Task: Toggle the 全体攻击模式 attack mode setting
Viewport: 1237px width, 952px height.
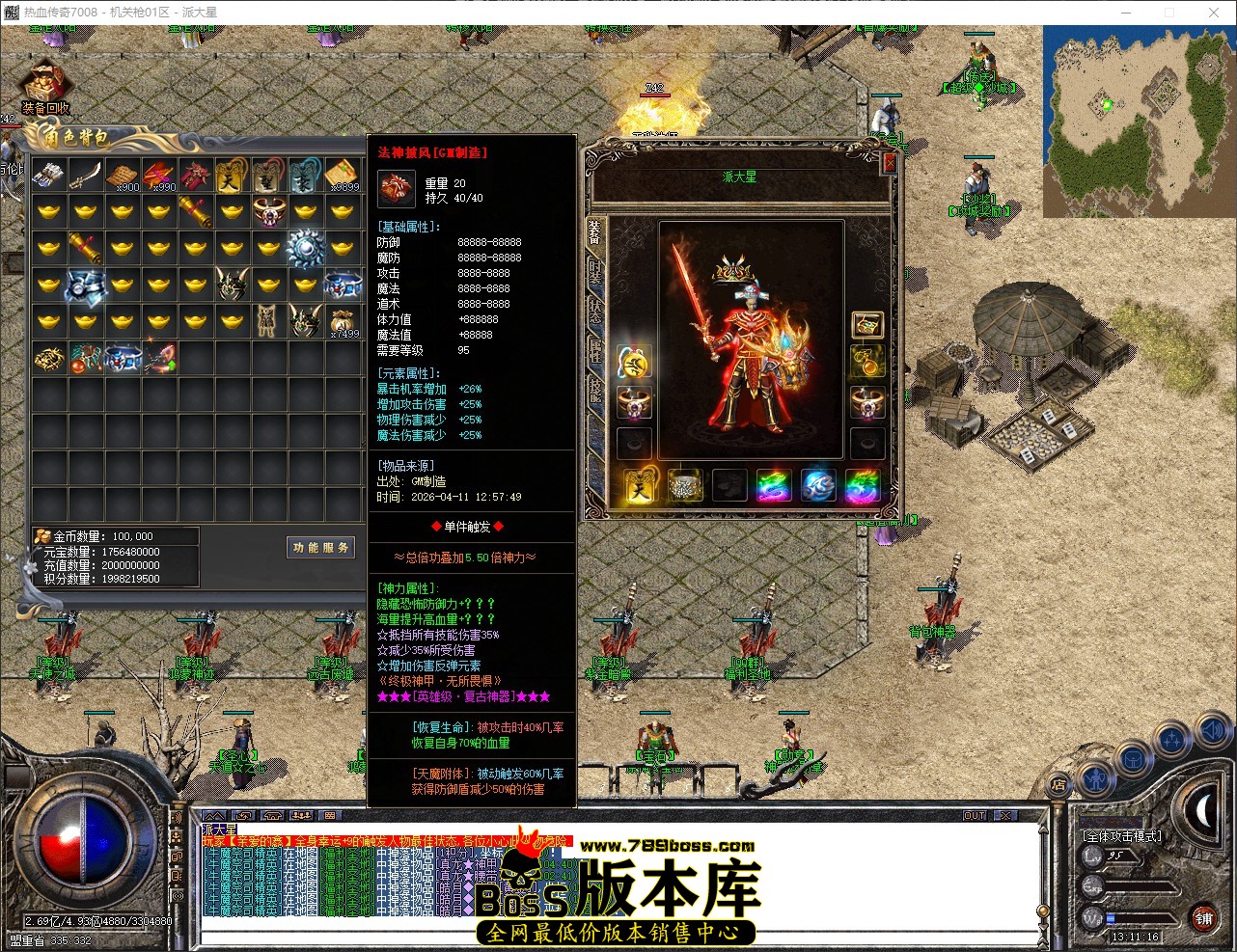Action: pos(1122,835)
